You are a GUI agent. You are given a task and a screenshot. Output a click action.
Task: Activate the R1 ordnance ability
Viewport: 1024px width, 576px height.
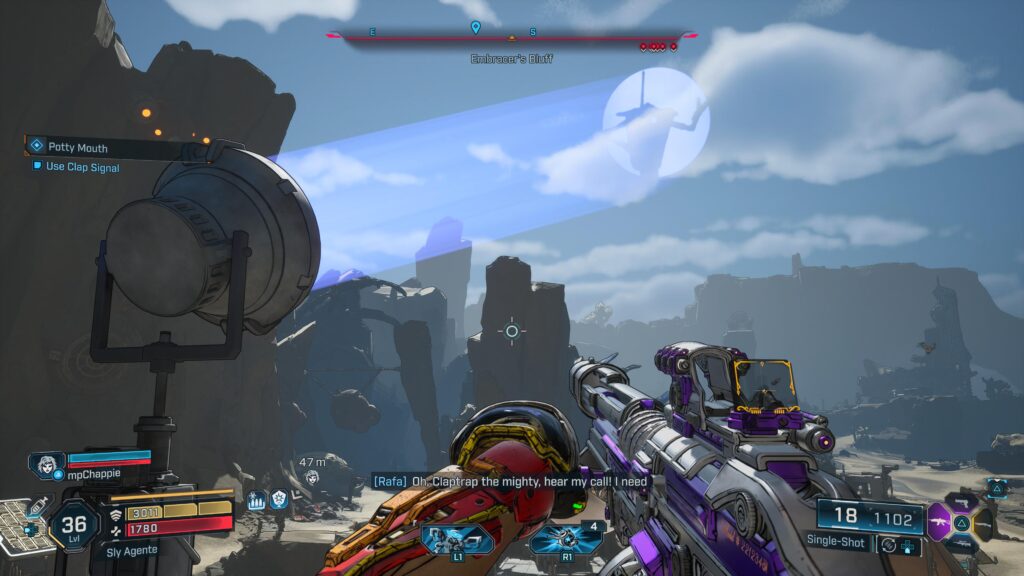(566, 540)
